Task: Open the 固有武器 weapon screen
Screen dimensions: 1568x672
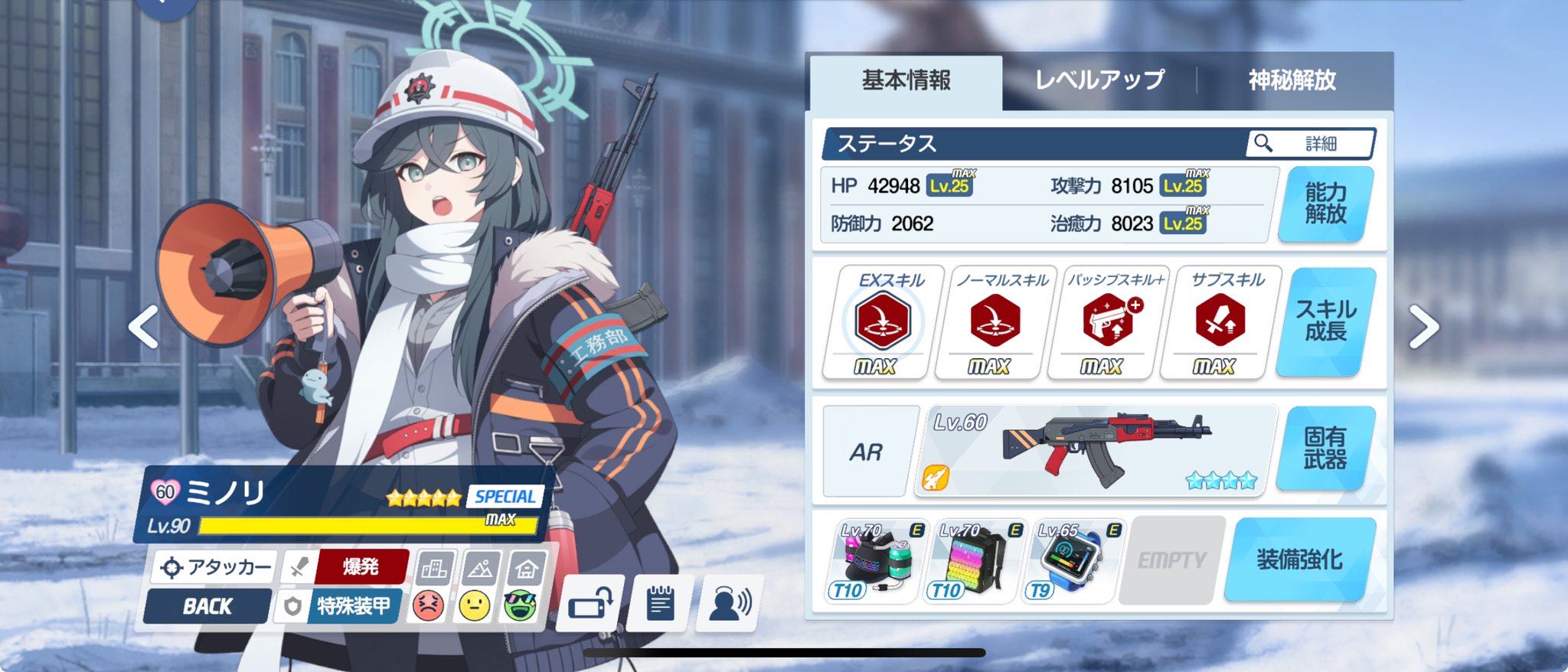Action: 1325,449
